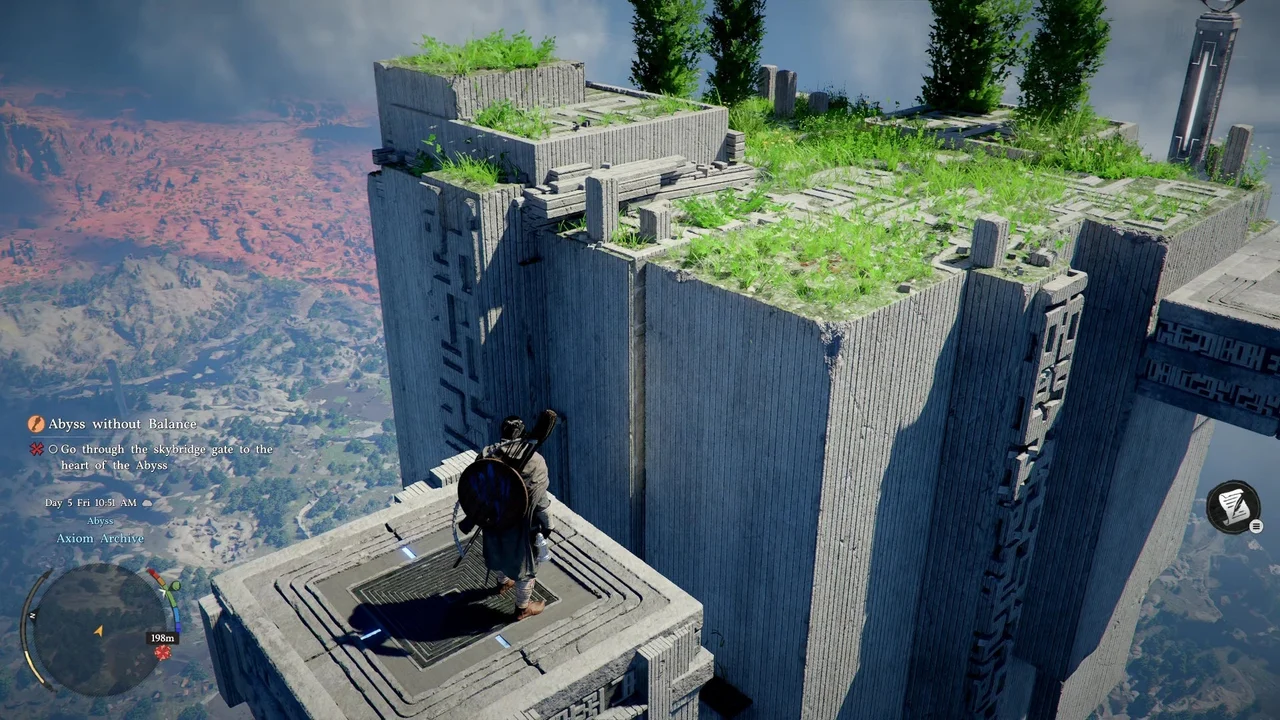
Task: Click the red quest marker on the minimap
Action: pyautogui.click(x=162, y=653)
